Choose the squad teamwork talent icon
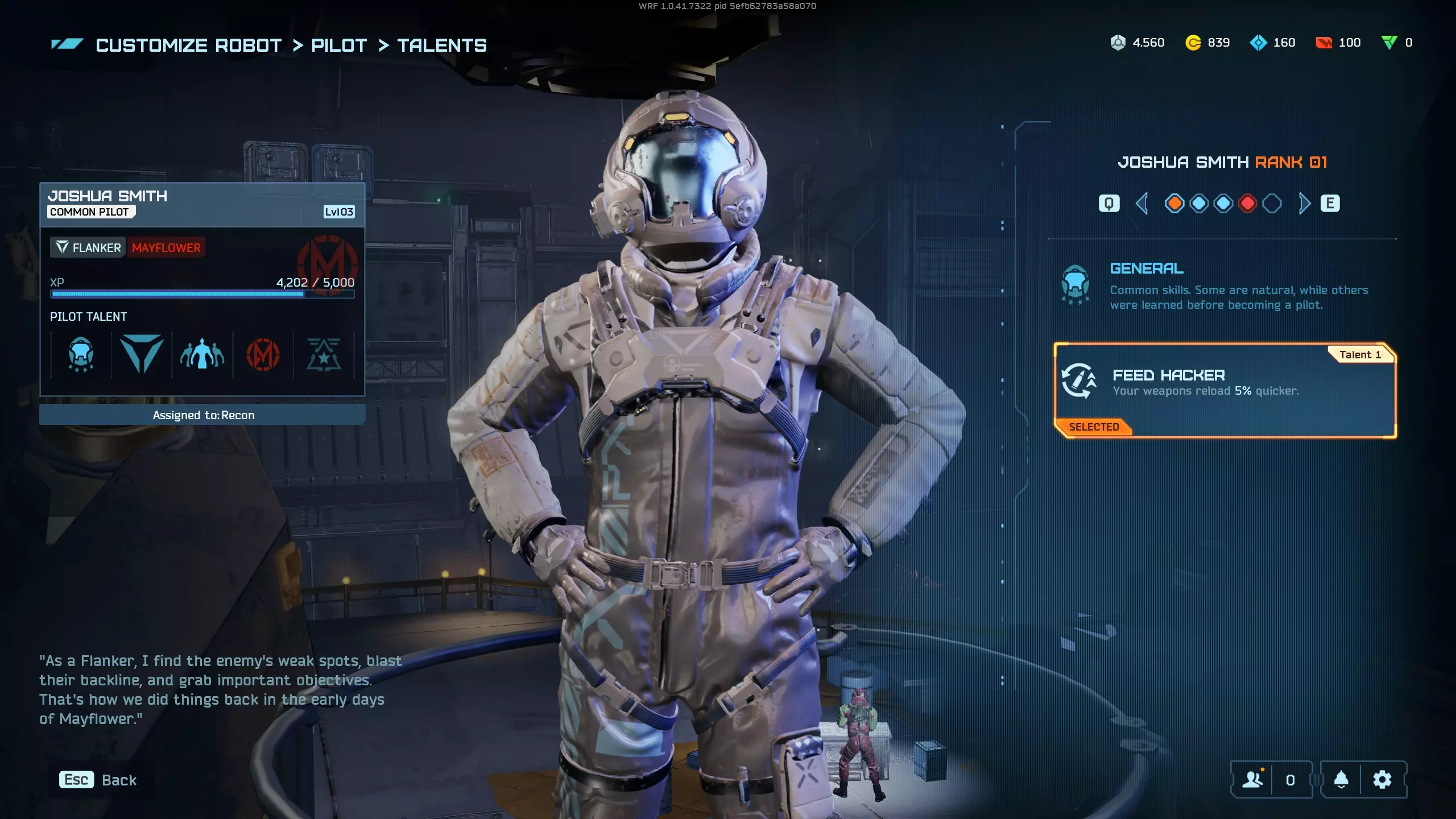This screenshot has height=819, width=1456. [x=202, y=355]
